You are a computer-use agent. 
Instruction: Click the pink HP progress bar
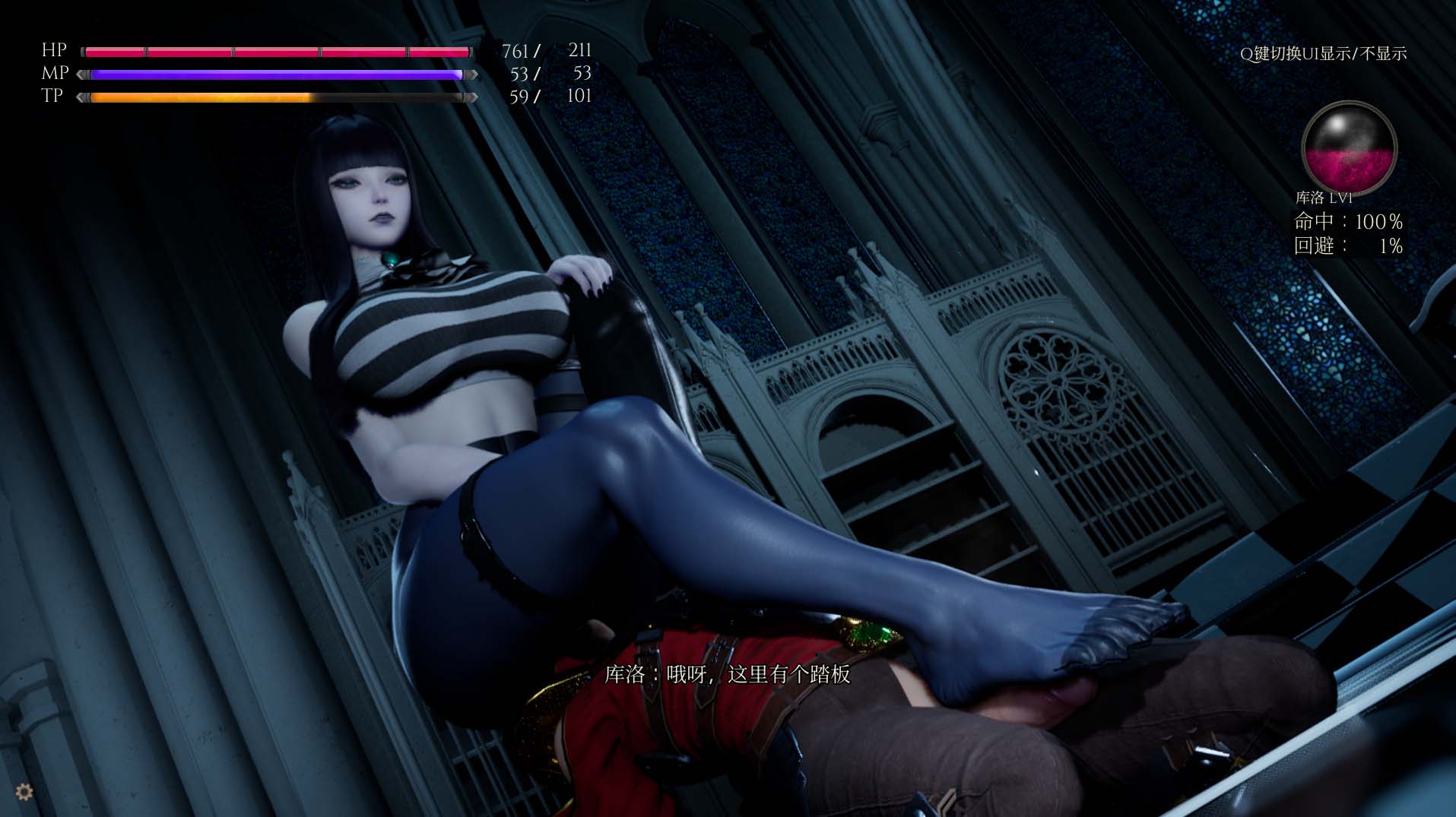[x=274, y=50]
